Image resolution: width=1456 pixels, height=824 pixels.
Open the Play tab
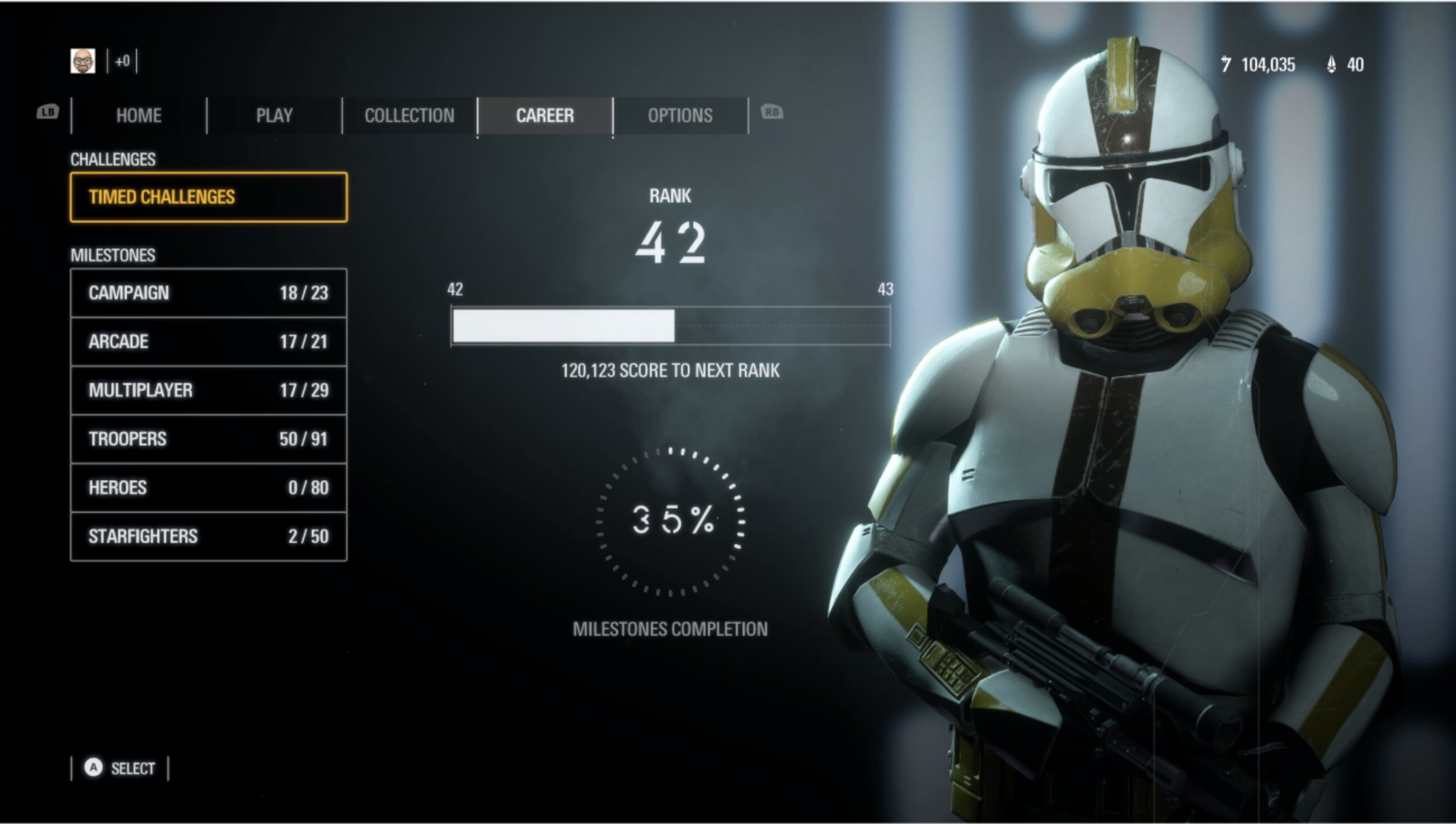point(274,115)
